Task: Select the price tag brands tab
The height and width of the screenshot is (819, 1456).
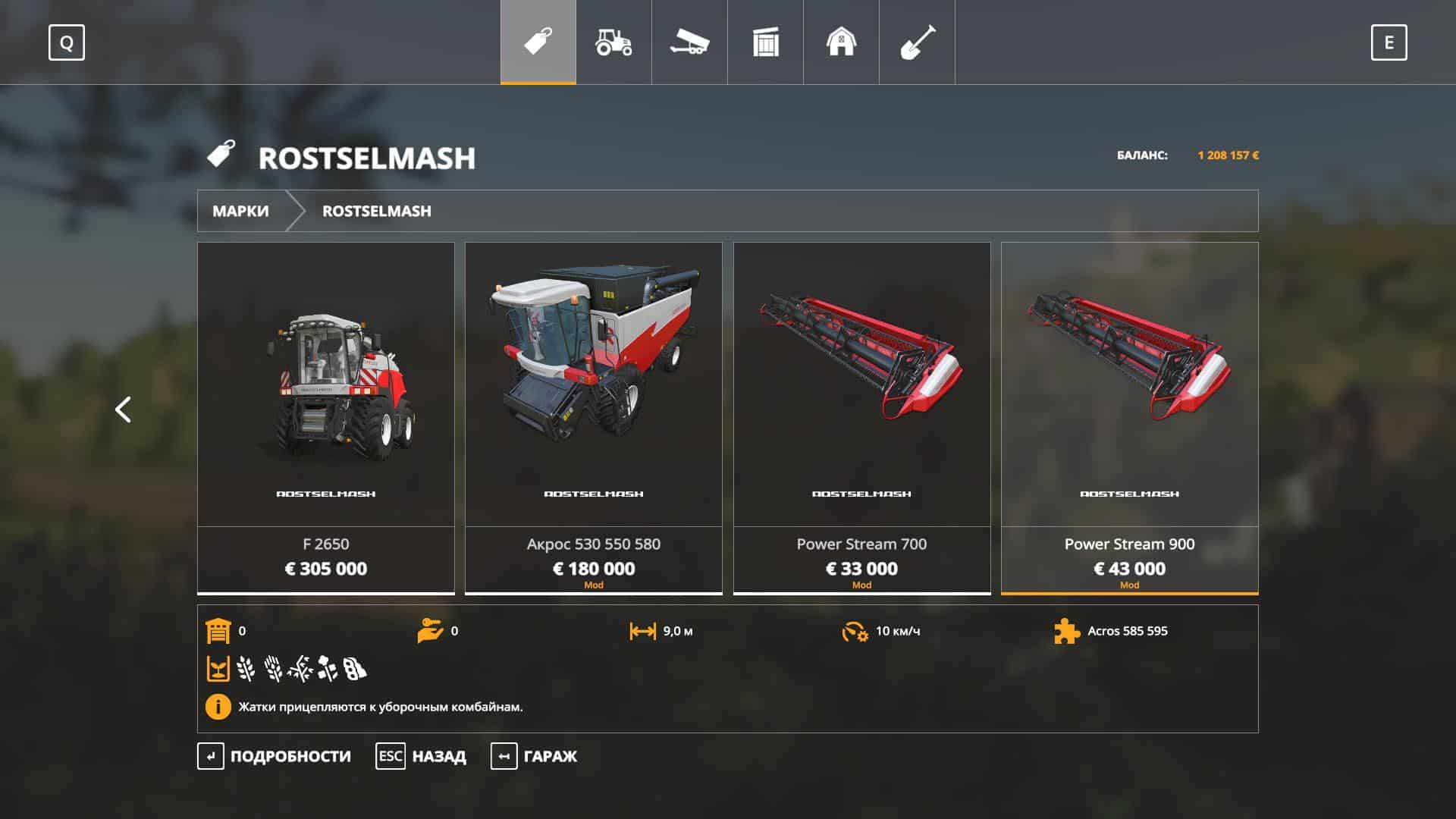Action: [x=538, y=42]
